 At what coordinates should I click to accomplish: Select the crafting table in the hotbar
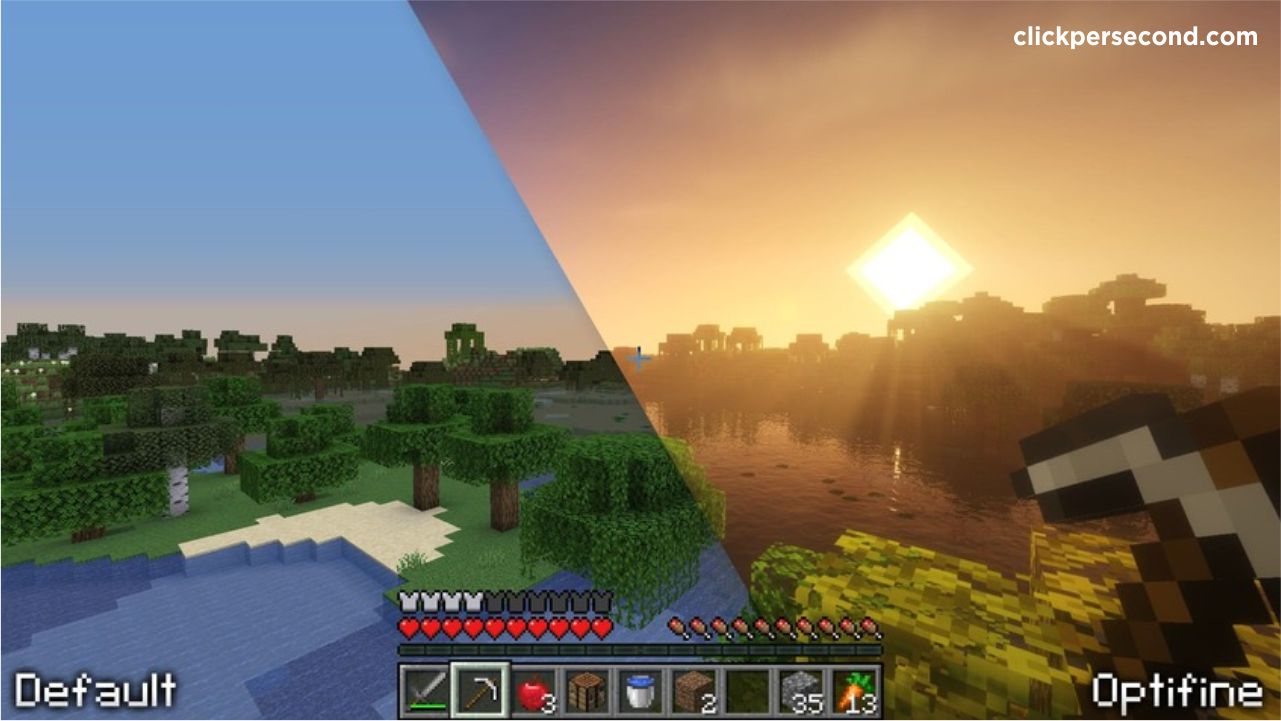tap(588, 690)
